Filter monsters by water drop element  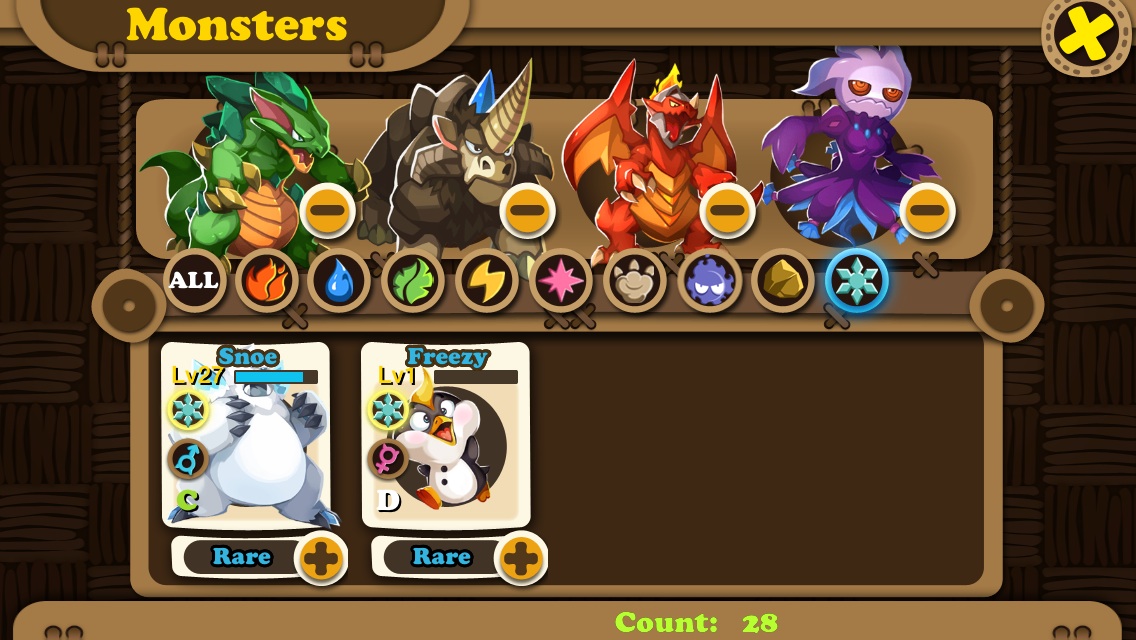[x=339, y=280]
